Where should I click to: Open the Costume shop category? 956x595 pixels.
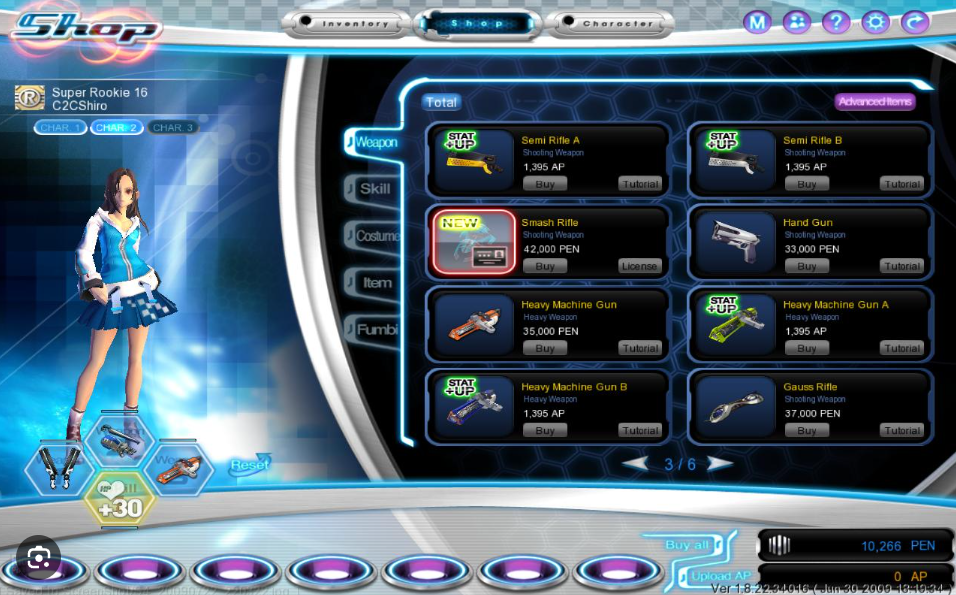377,236
